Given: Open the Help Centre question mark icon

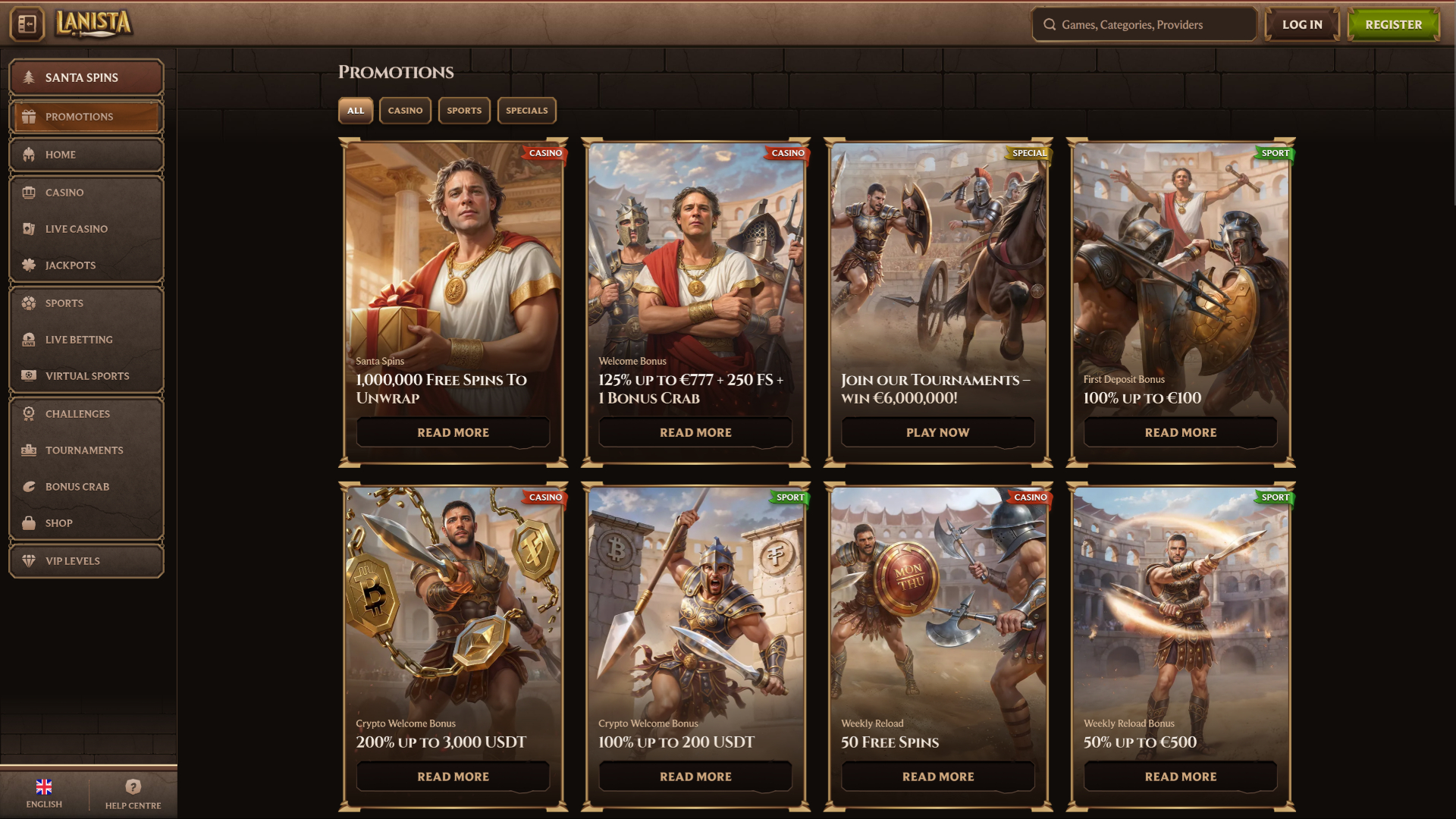Looking at the screenshot, I should (x=133, y=786).
